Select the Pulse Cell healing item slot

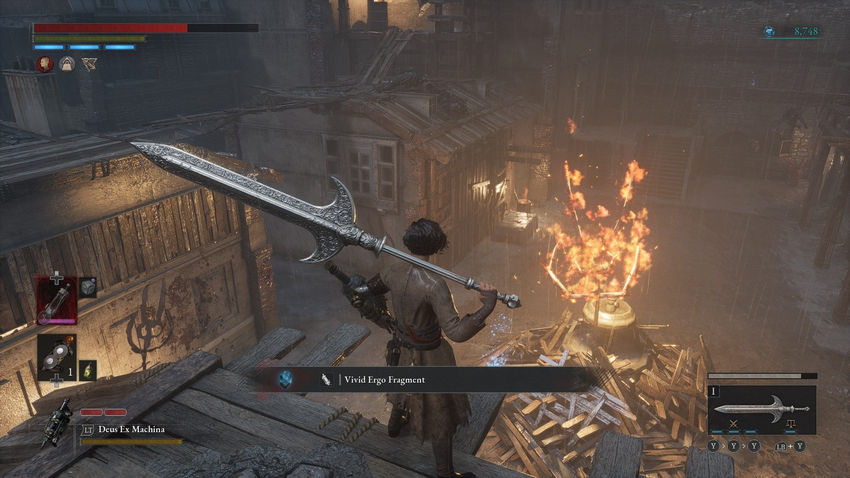56,300
